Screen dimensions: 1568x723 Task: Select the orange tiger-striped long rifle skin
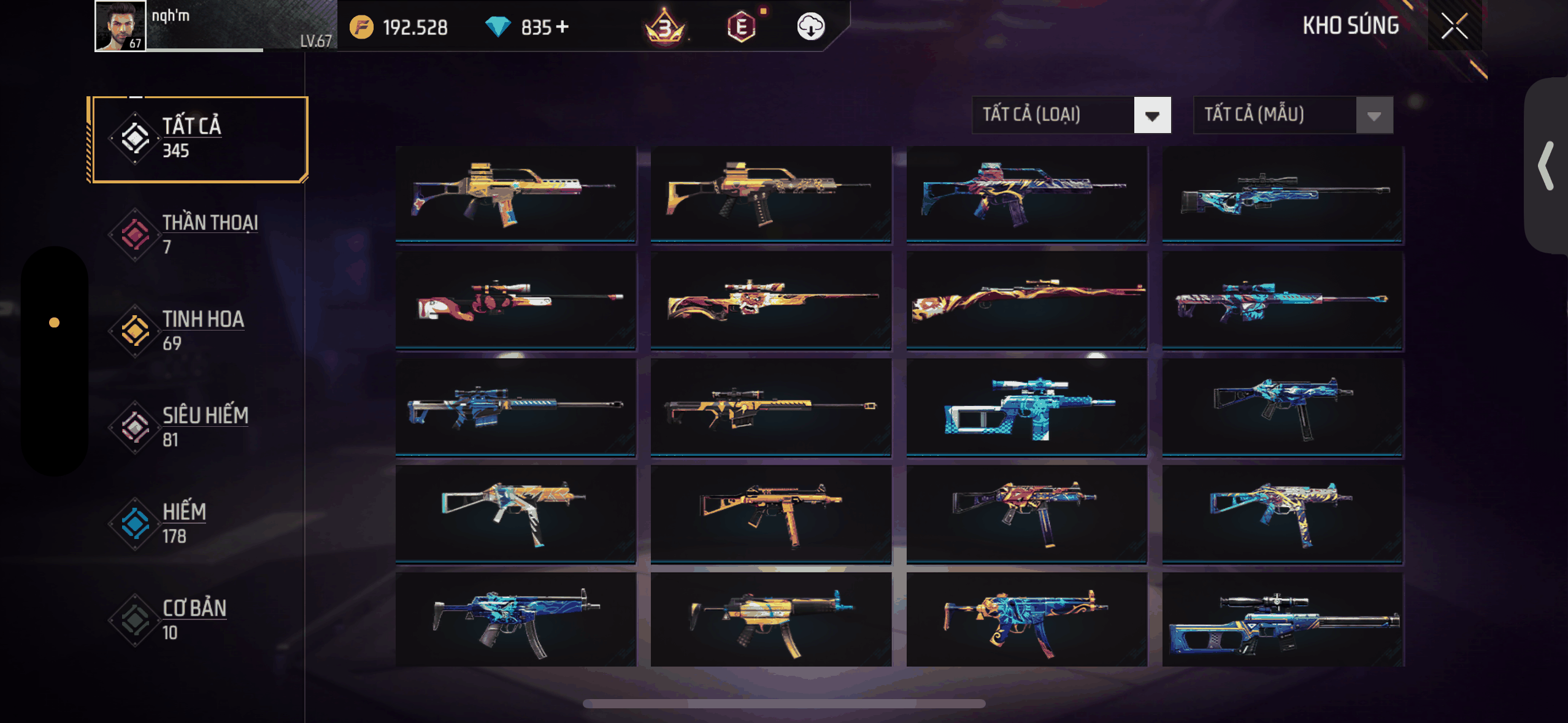click(x=1026, y=300)
